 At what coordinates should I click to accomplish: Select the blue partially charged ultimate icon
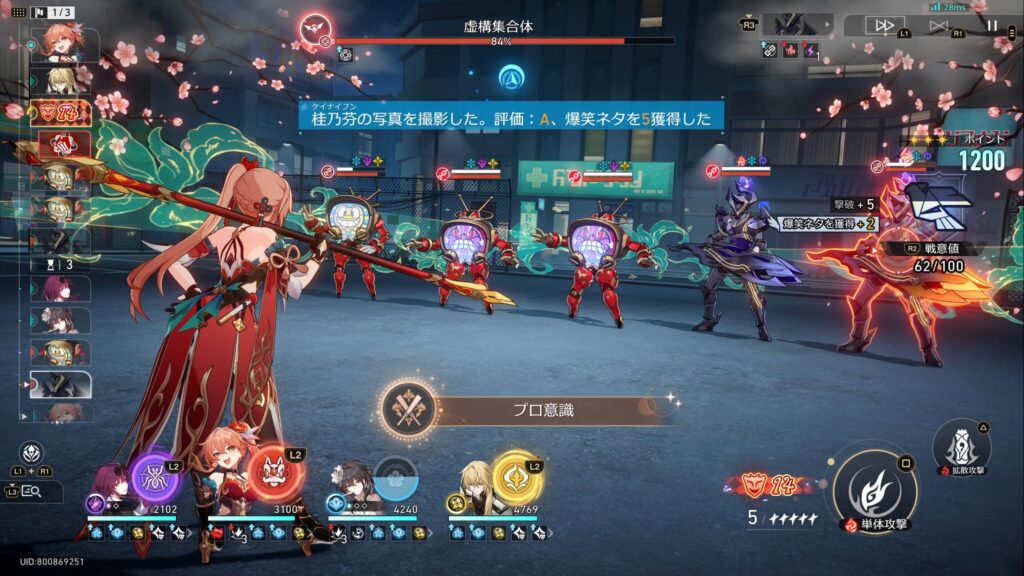[x=395, y=477]
